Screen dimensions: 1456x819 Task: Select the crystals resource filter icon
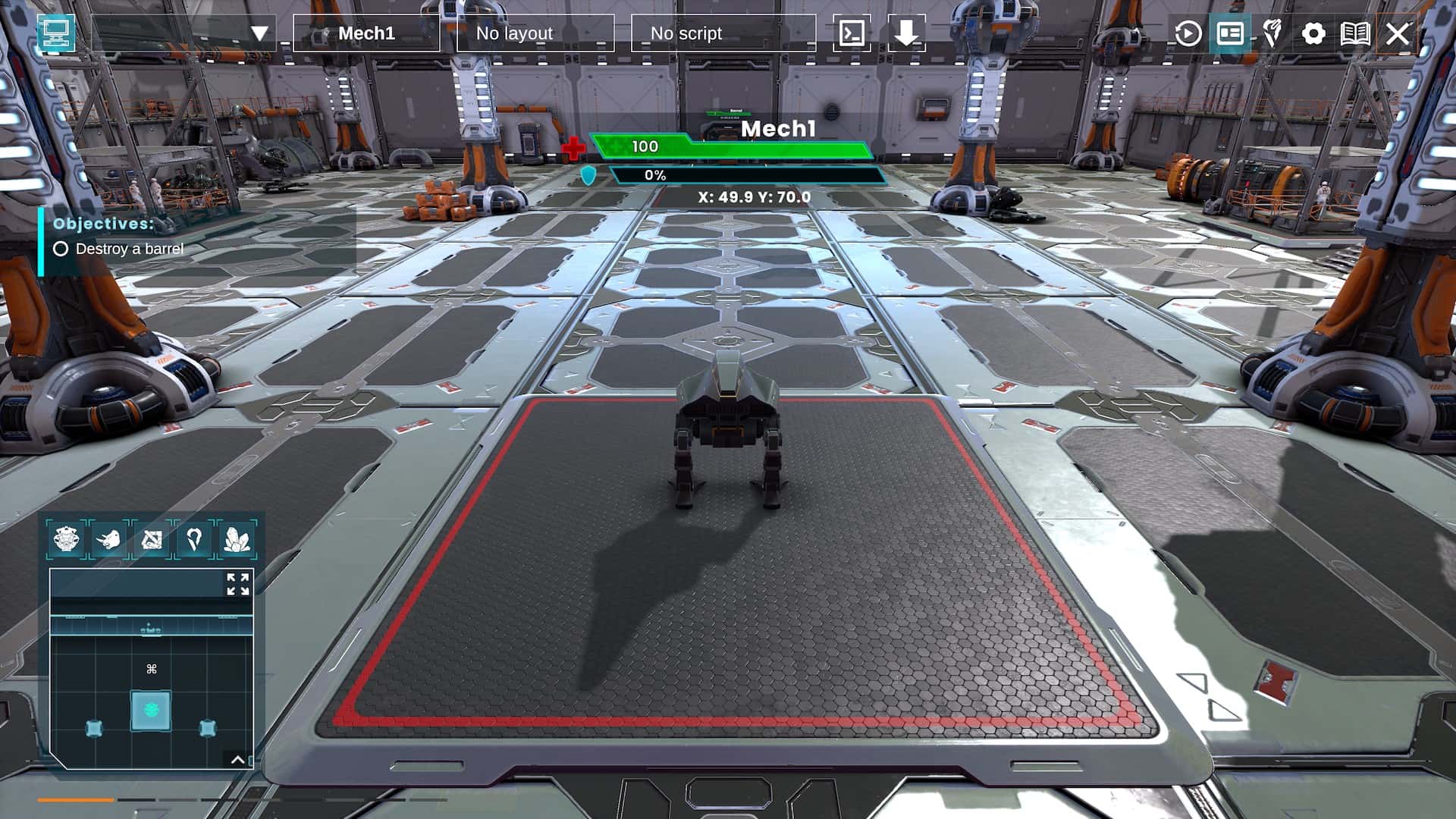tap(235, 540)
